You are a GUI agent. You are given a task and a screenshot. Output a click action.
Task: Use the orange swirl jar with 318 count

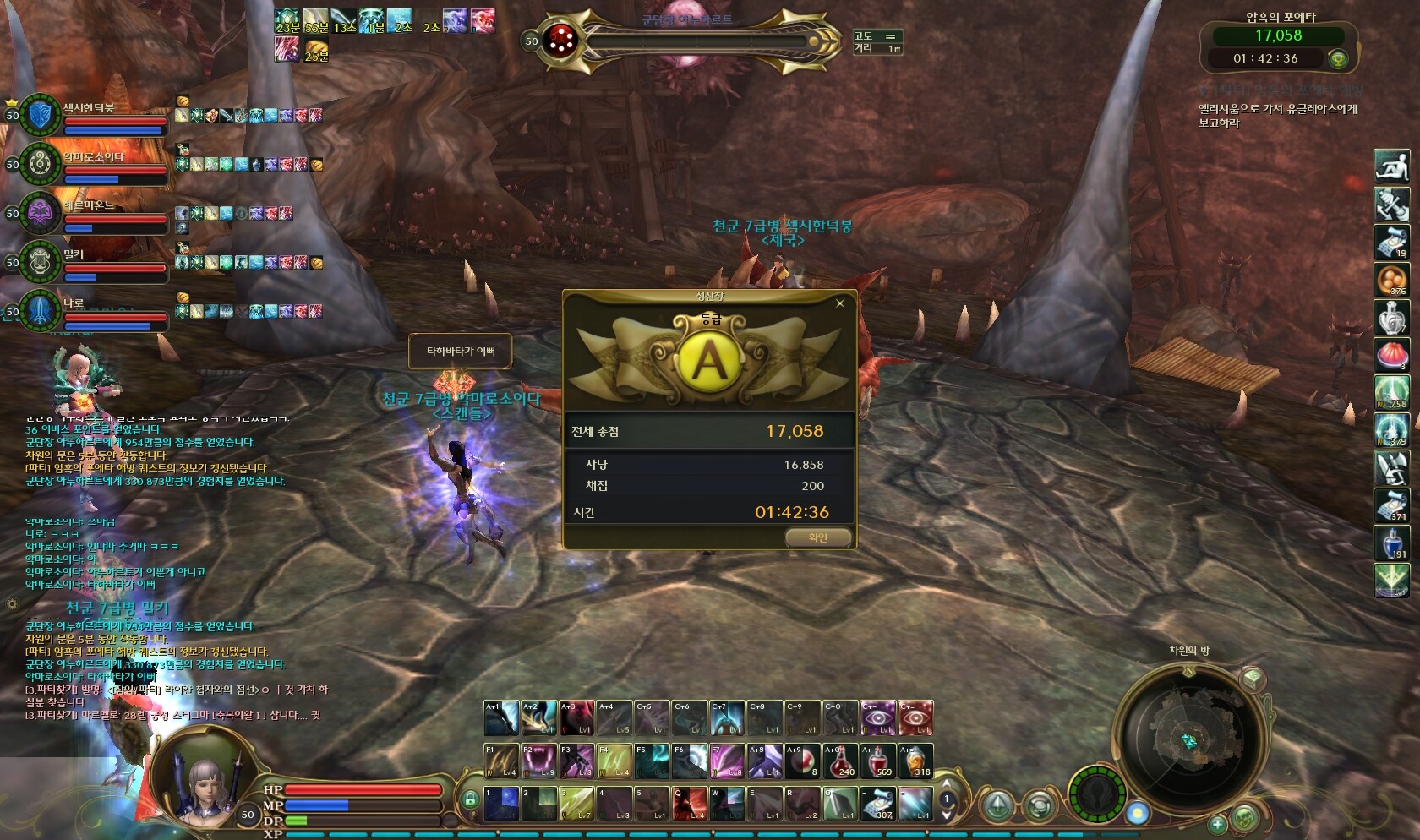point(915,761)
